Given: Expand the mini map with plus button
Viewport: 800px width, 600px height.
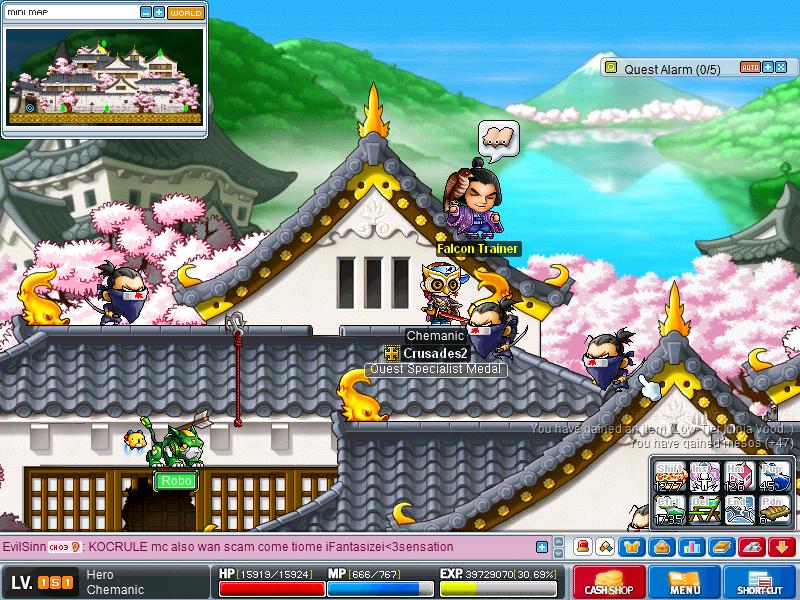Looking at the screenshot, I should (159, 13).
